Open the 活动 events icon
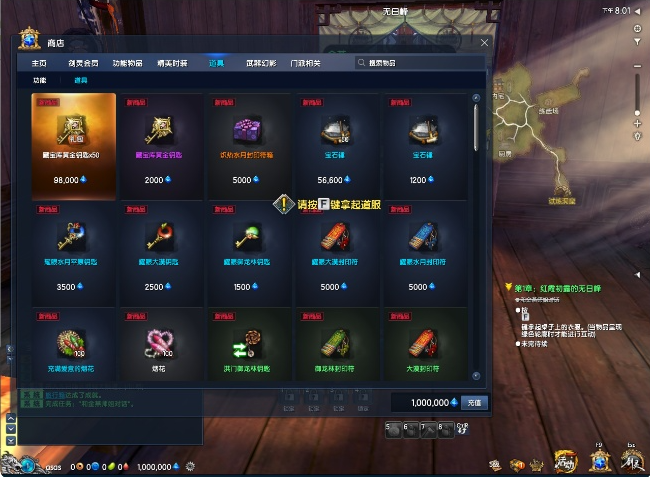The height and width of the screenshot is (477, 650). (566, 462)
